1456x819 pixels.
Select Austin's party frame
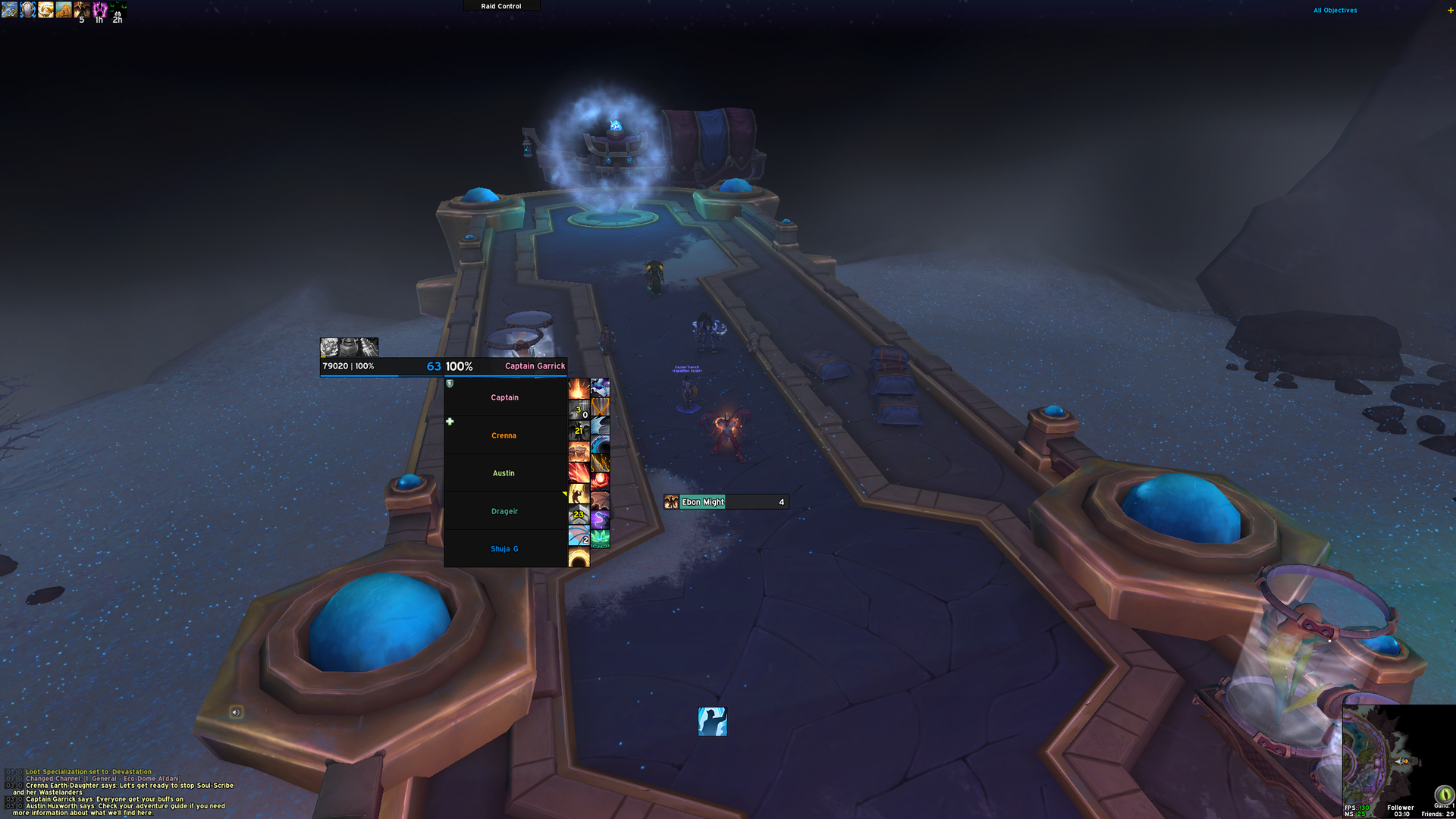coord(505,473)
